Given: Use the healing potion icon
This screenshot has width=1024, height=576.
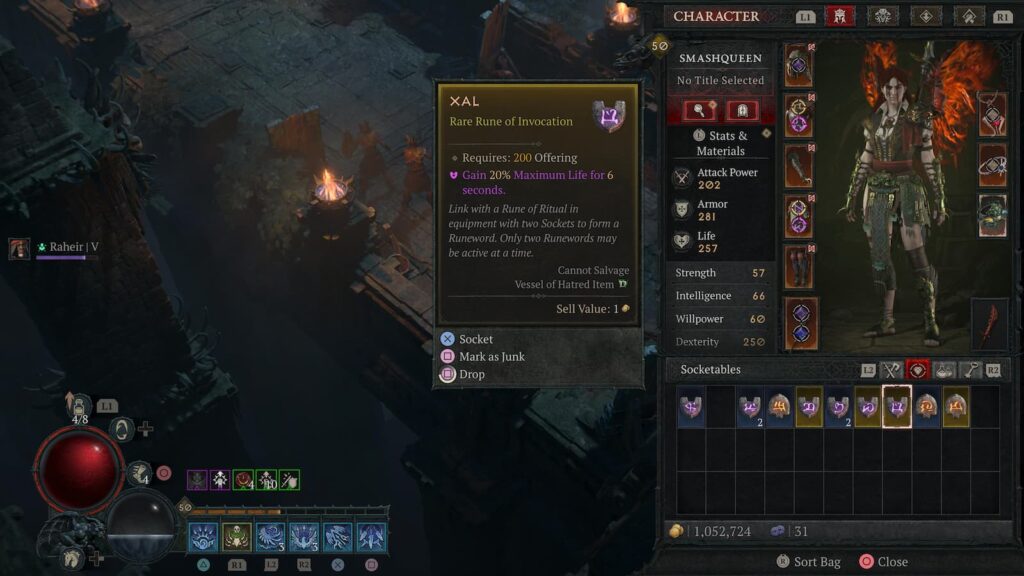Looking at the screenshot, I should 77,406.
